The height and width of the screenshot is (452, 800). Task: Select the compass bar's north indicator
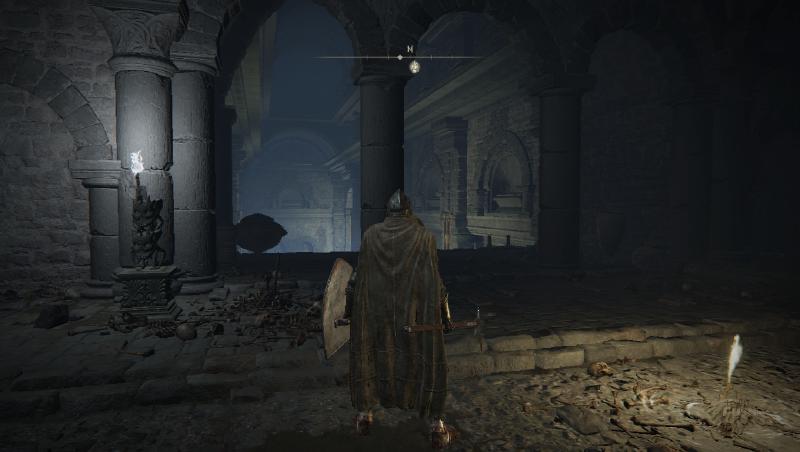tap(409, 48)
